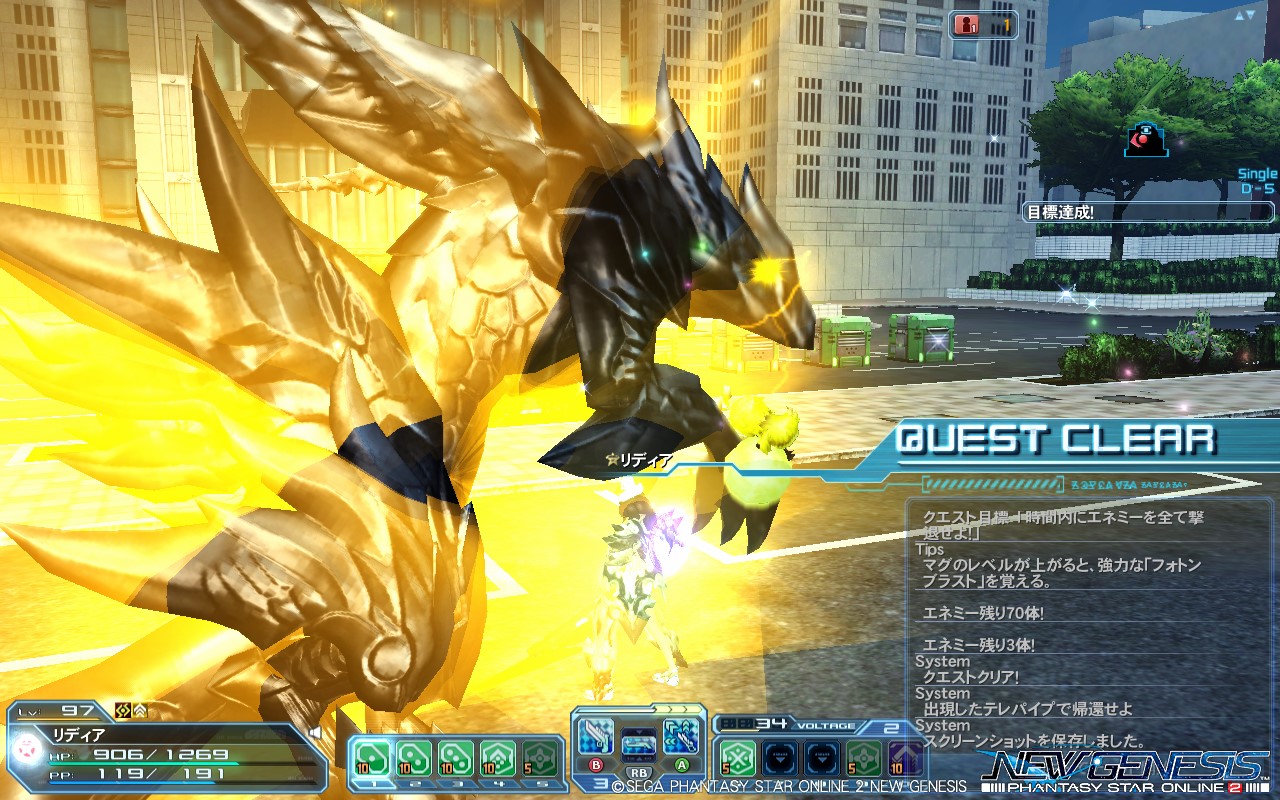This screenshot has height=800, width=1280.
Task: Click the party member counter icon
Action: point(967,24)
